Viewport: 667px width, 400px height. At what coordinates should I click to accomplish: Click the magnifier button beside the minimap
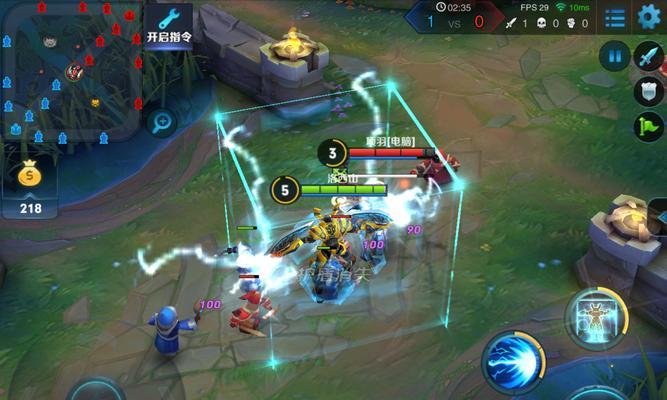pyautogui.click(x=162, y=122)
